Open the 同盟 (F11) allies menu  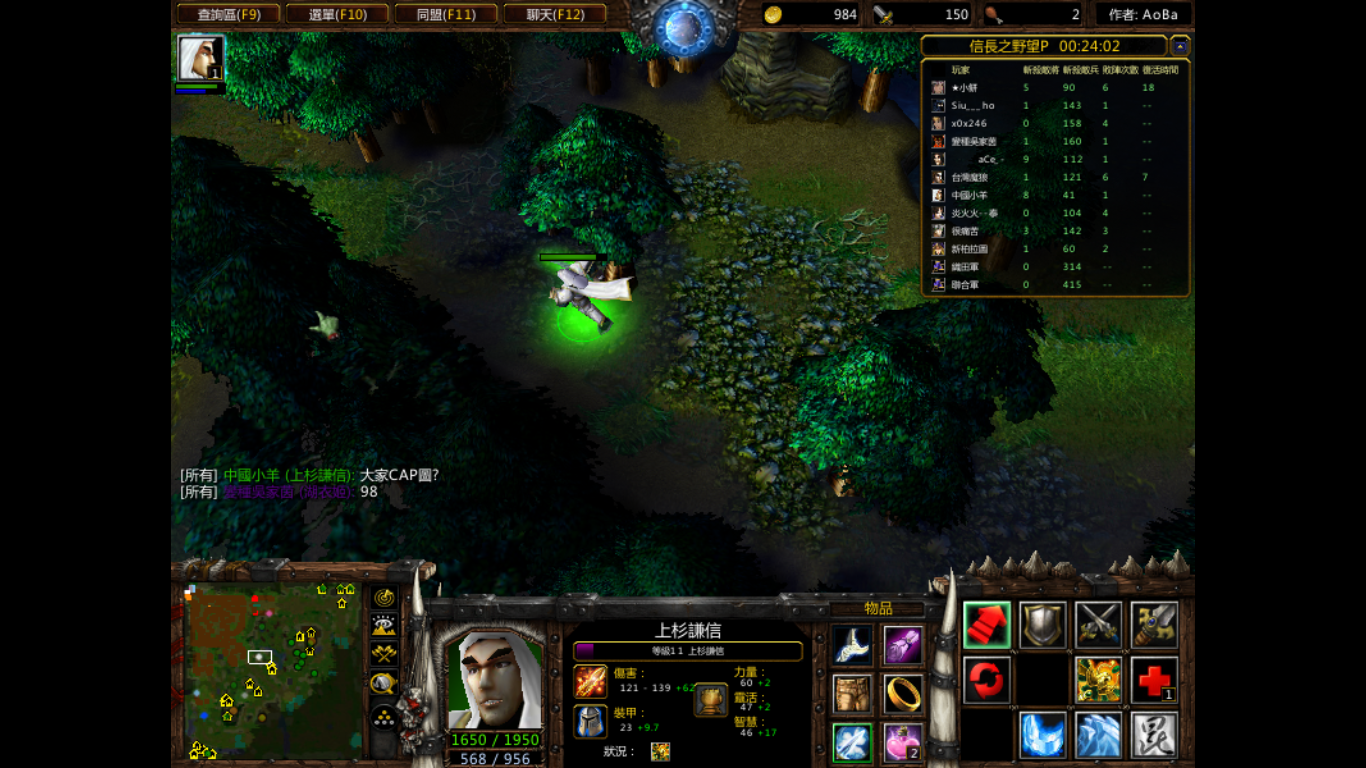446,14
